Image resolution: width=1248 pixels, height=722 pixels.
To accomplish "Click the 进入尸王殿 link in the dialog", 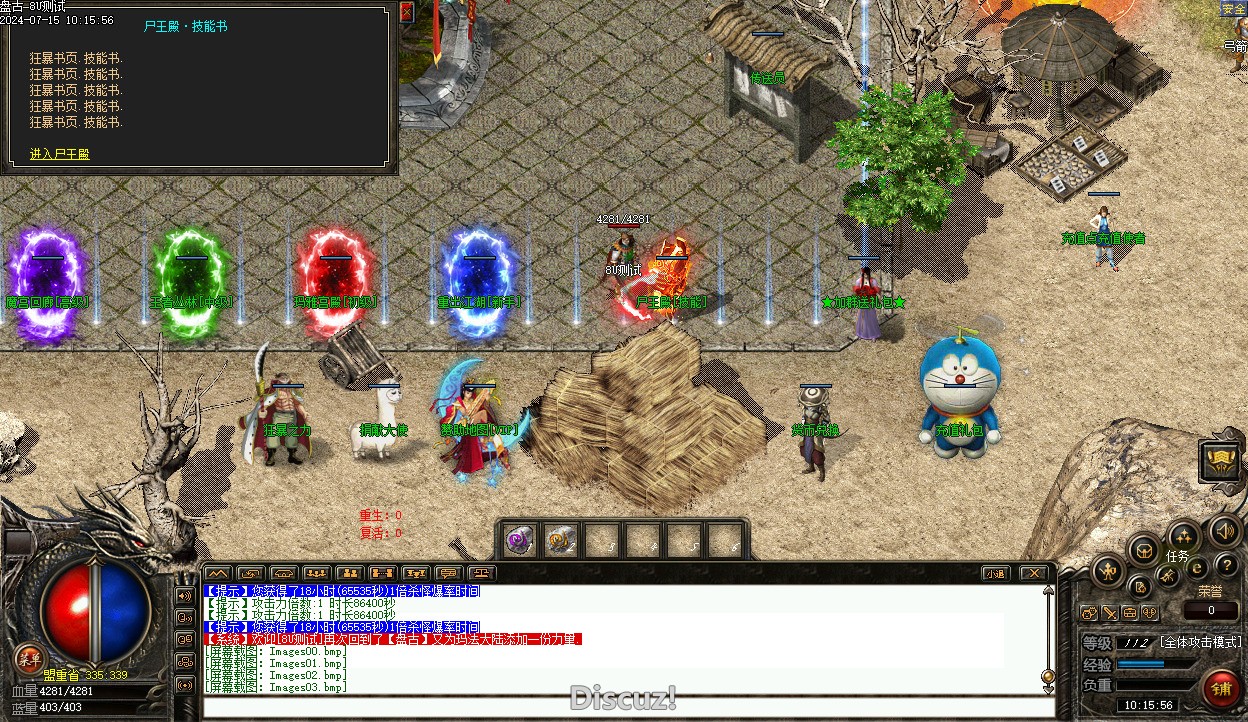I will pyautogui.click(x=60, y=154).
